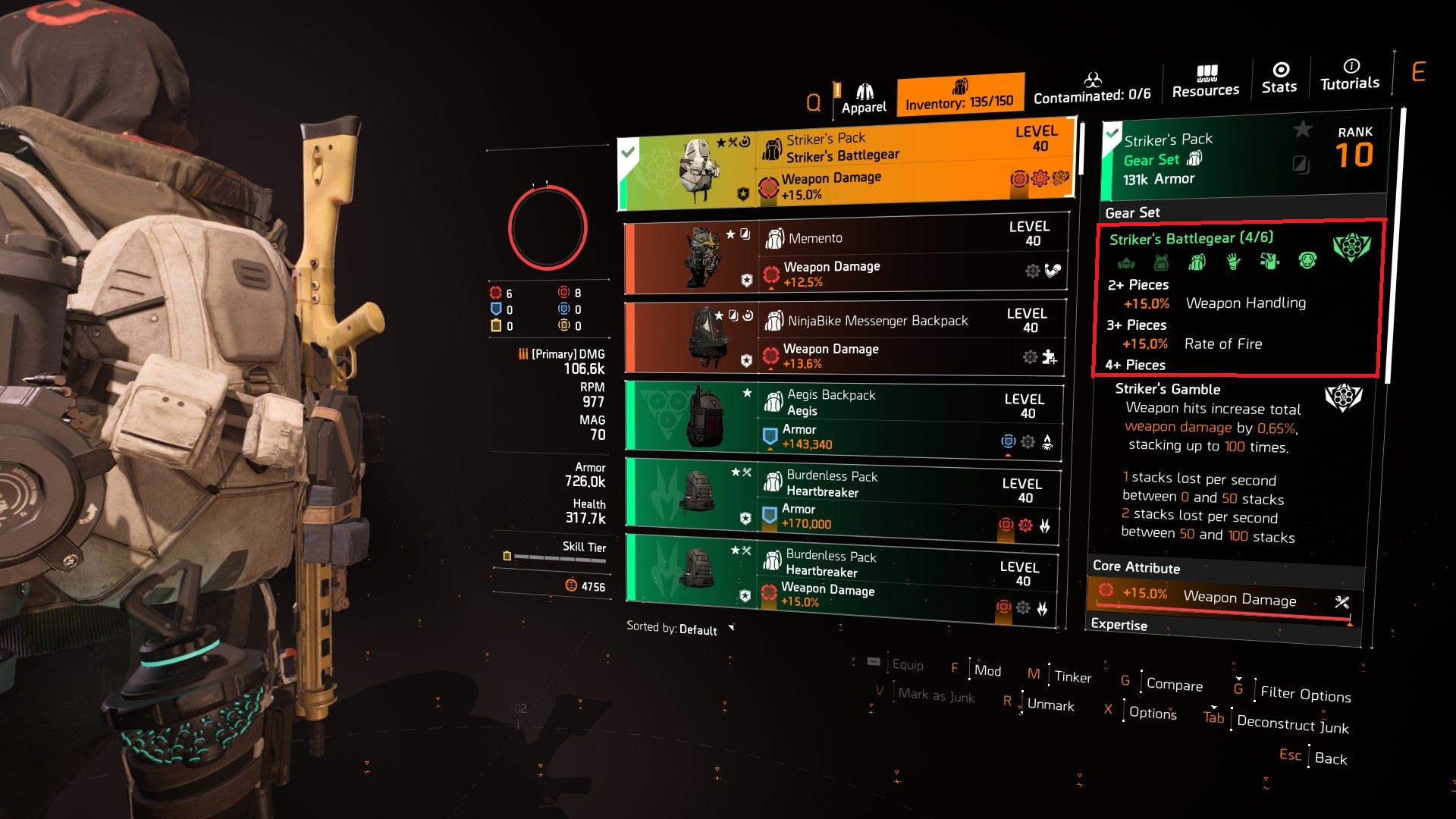Viewport: 1456px width, 819px height.
Task: Expand the Core Attribute section
Action: click(x=1136, y=568)
